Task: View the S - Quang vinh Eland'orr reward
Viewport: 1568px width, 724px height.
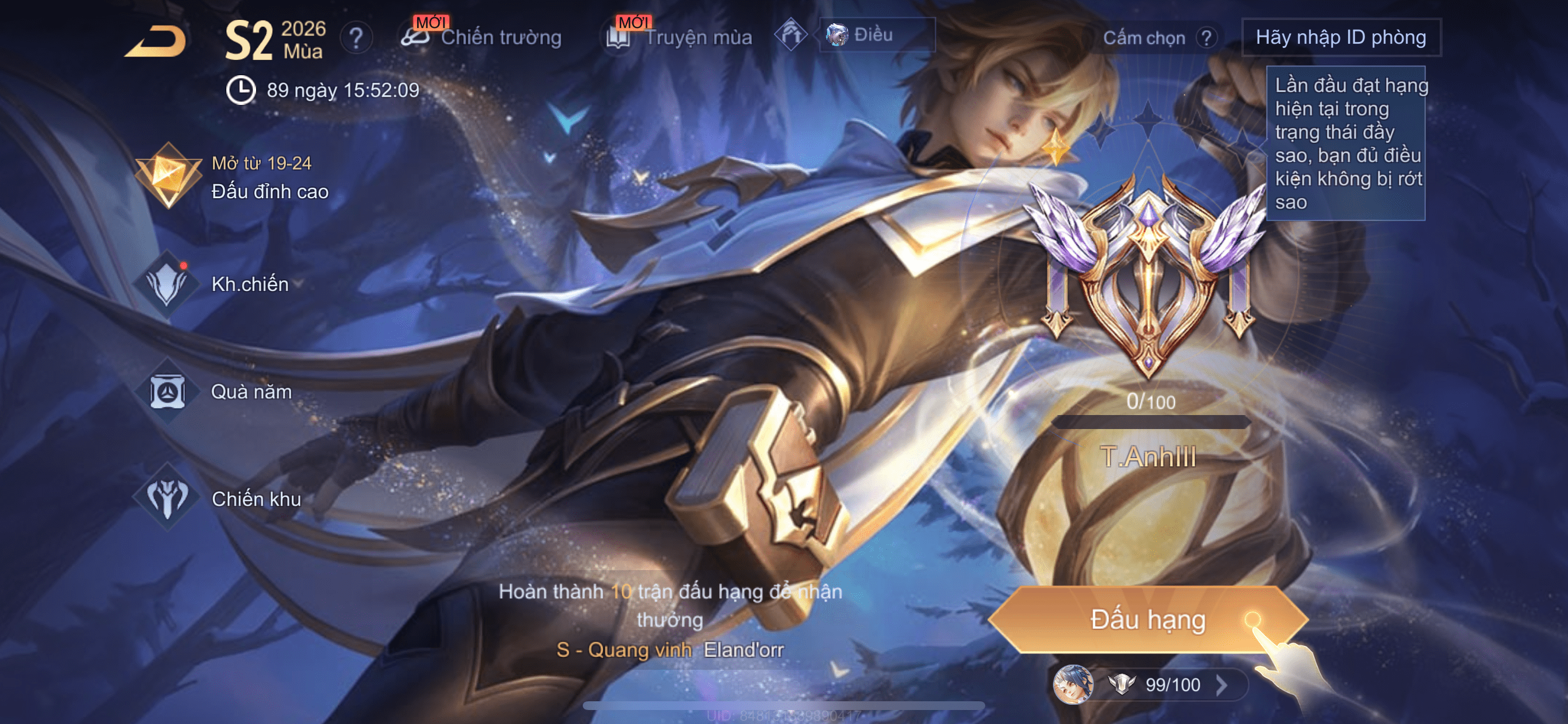Action: click(670, 650)
